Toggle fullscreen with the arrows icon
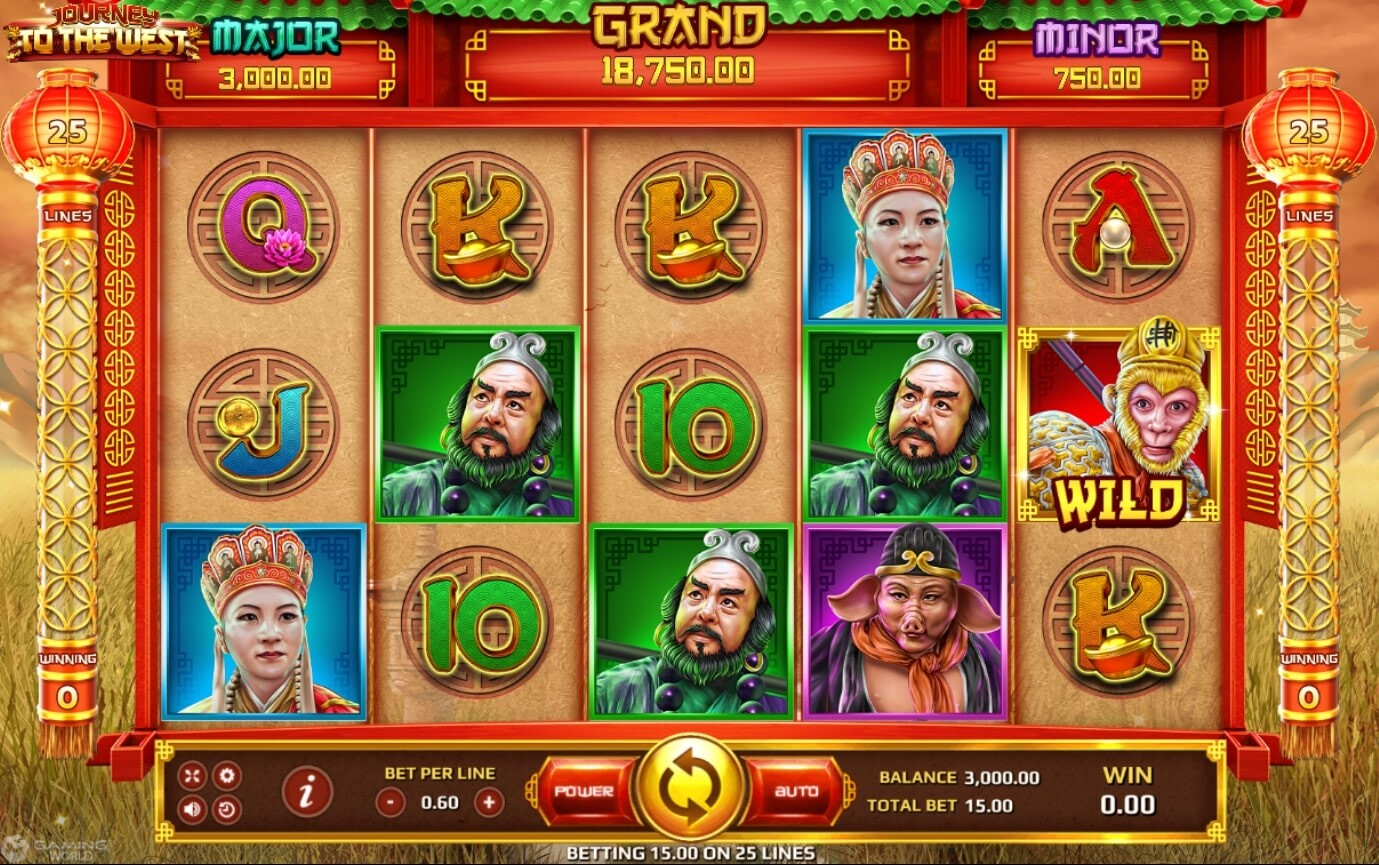 pos(192,775)
